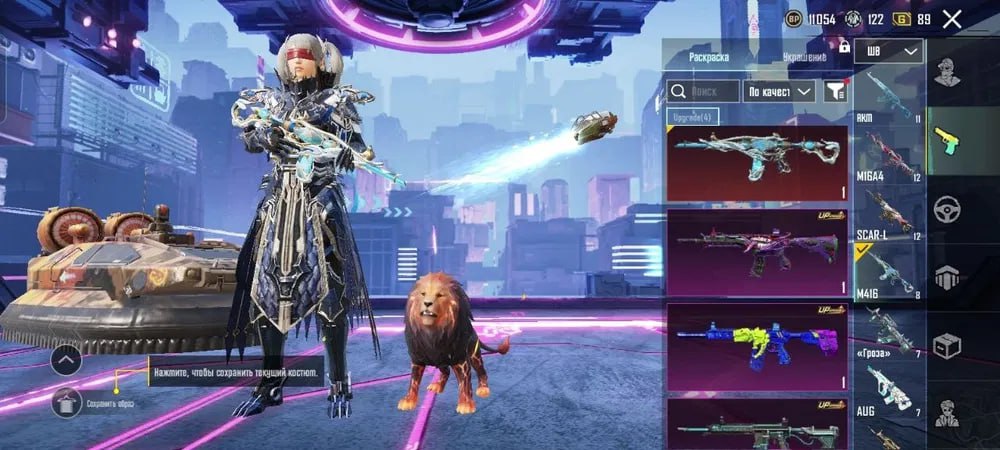This screenshot has height=450, width=1000.
Task: Open the weapon type dropdown at the top
Action: pos(888,51)
